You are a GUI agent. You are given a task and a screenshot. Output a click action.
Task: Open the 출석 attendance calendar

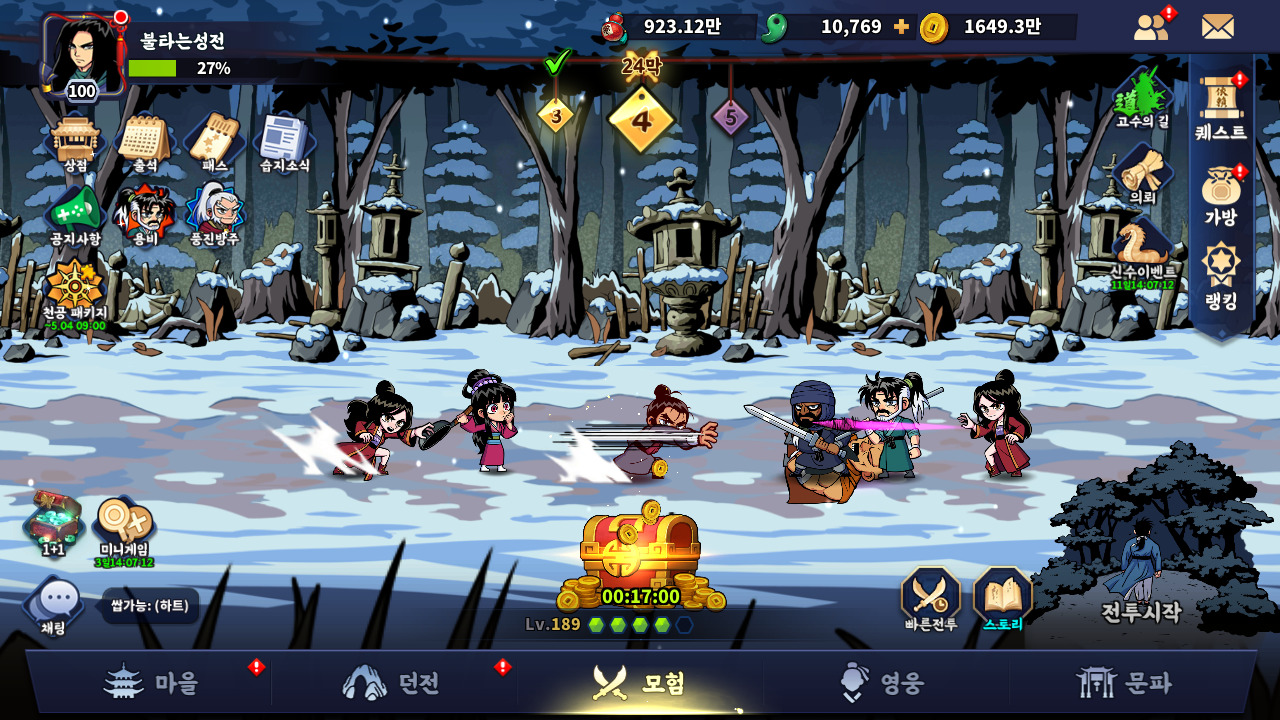click(145, 142)
